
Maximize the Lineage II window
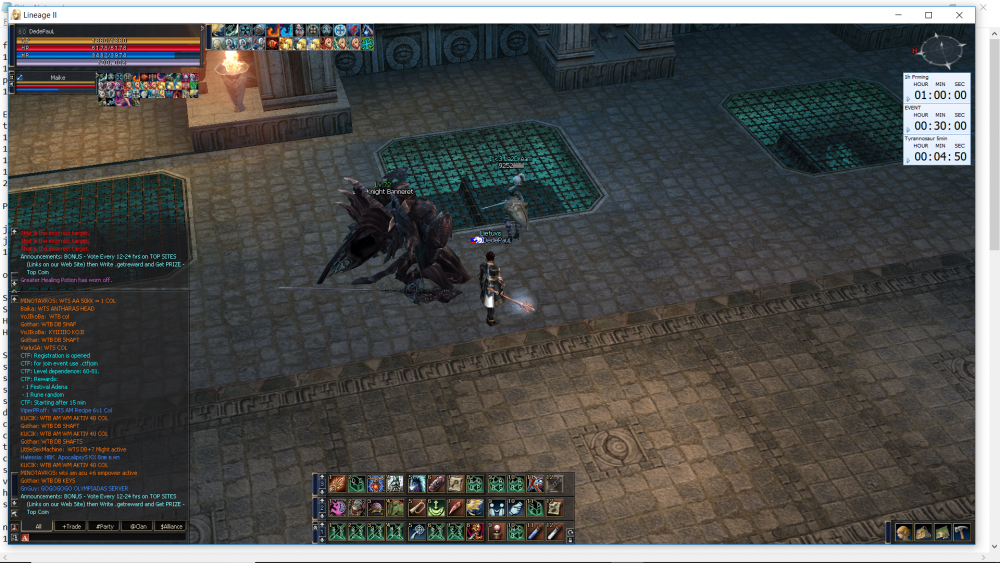tap(929, 15)
